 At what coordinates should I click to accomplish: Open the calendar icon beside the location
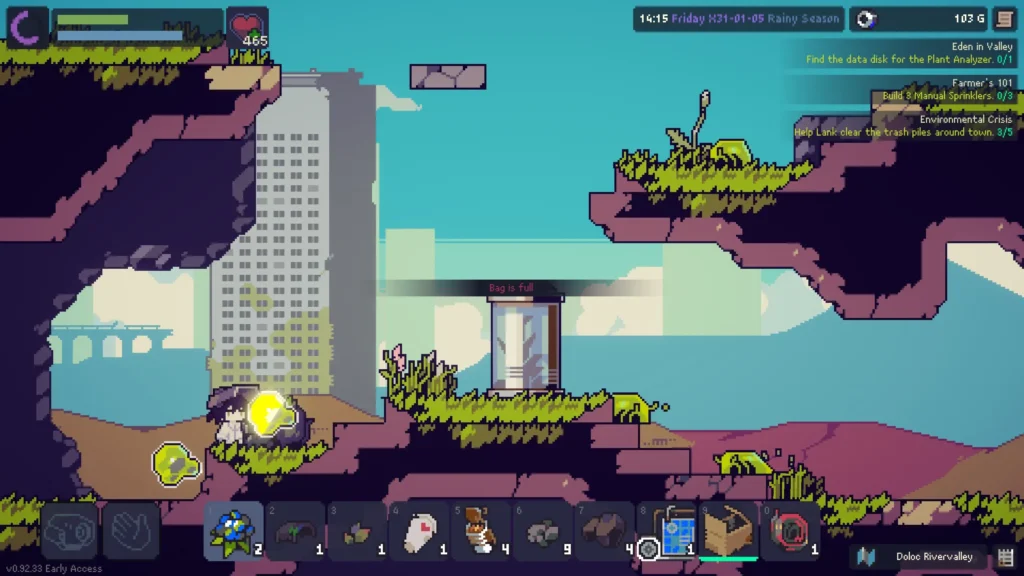pyautogui.click(x=1006, y=556)
